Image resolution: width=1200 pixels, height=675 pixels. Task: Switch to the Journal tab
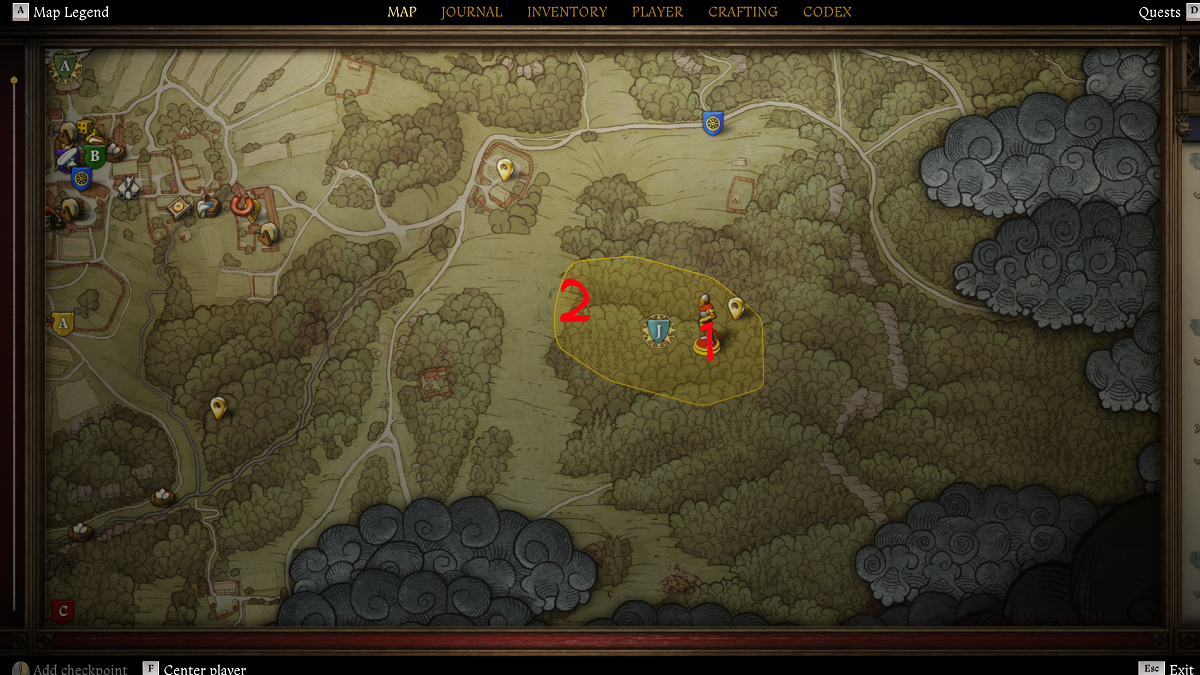(x=471, y=12)
